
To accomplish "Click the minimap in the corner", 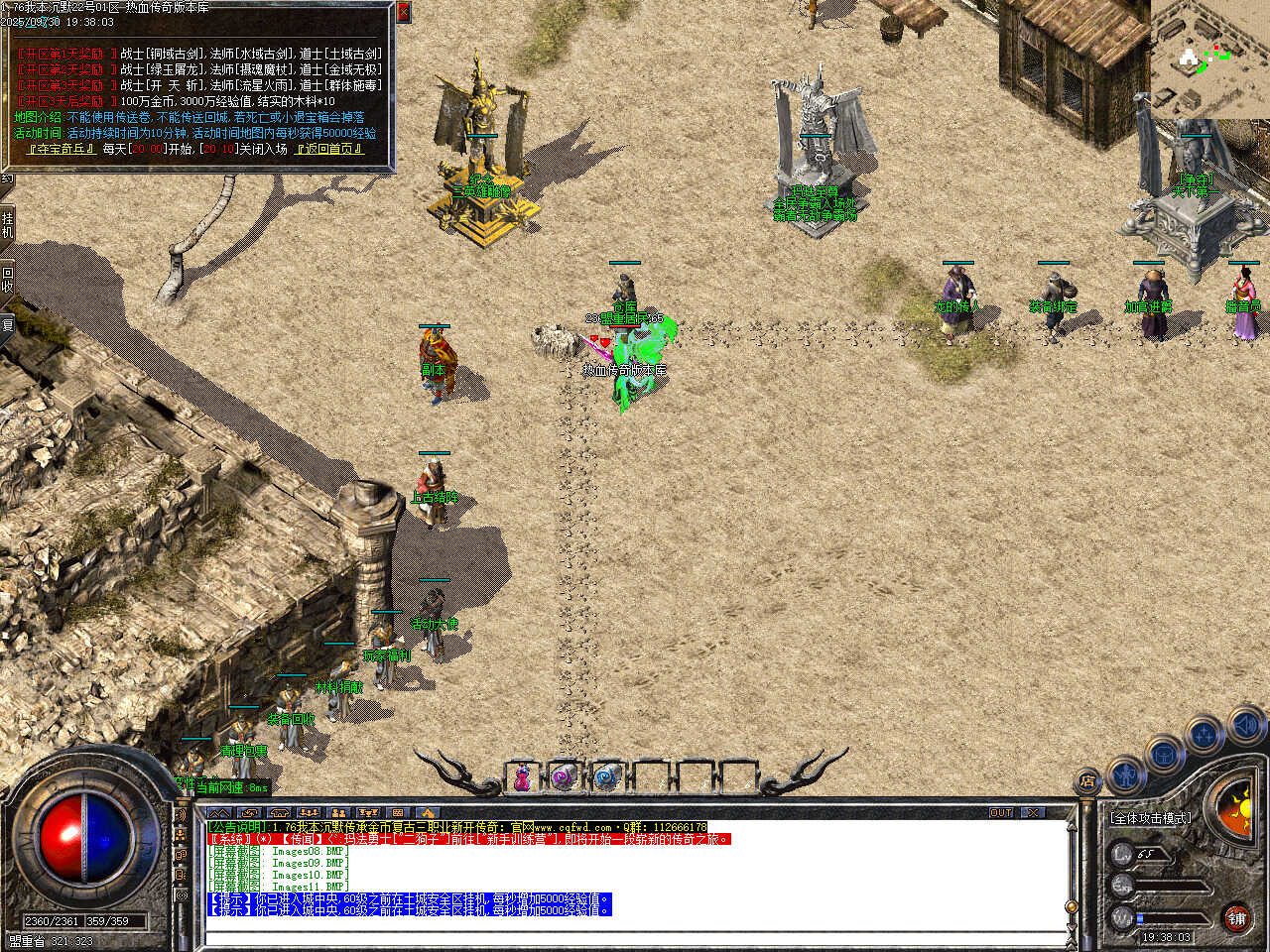I will coord(1209,58).
